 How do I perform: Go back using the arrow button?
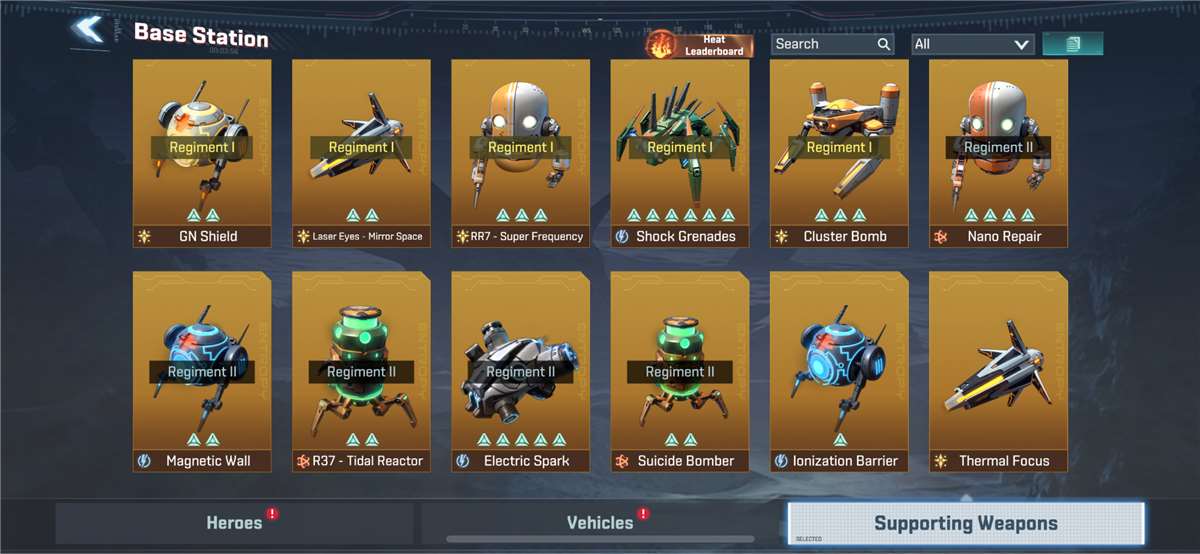(89, 29)
